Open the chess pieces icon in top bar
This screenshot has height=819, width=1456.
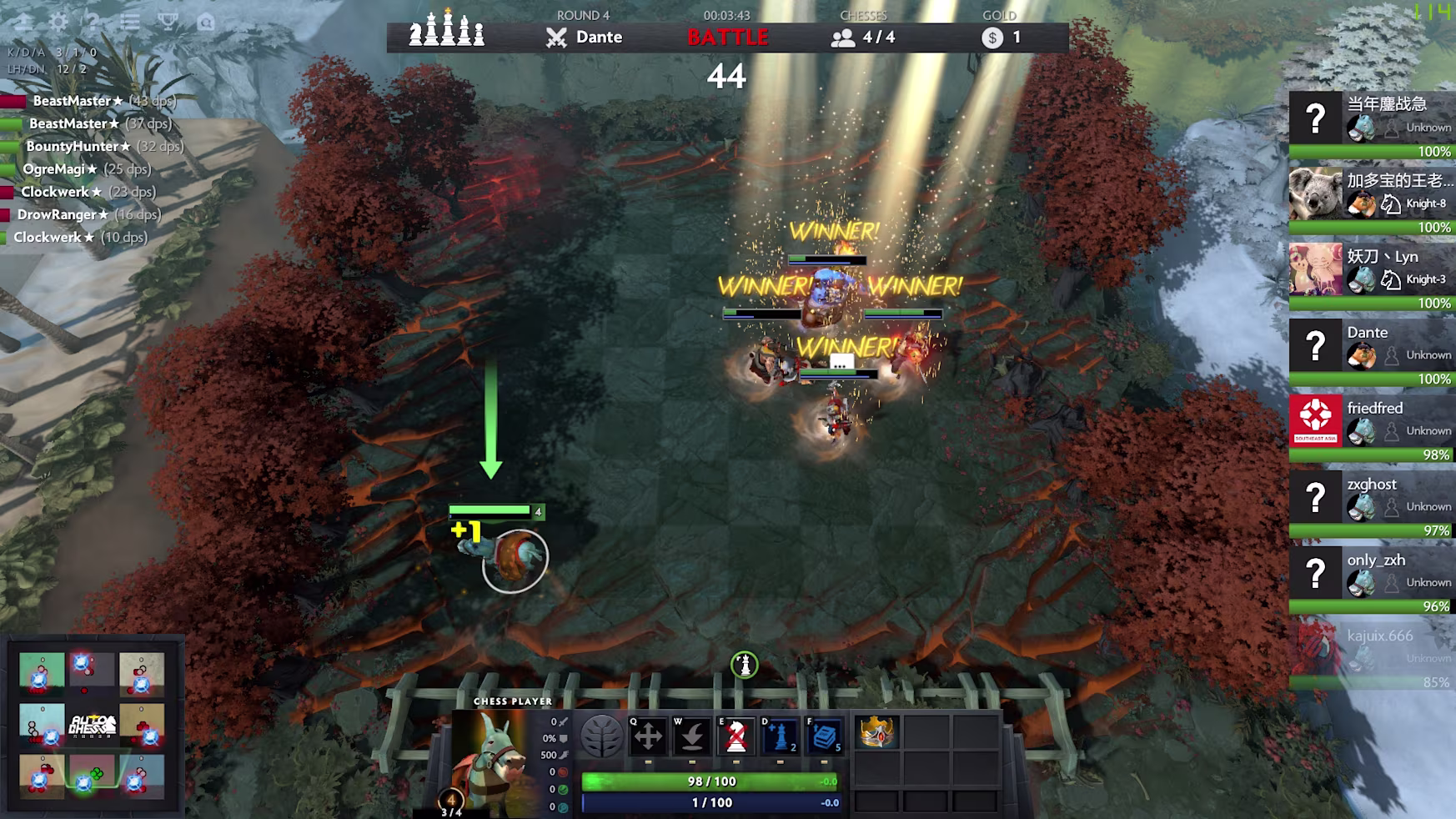click(447, 31)
